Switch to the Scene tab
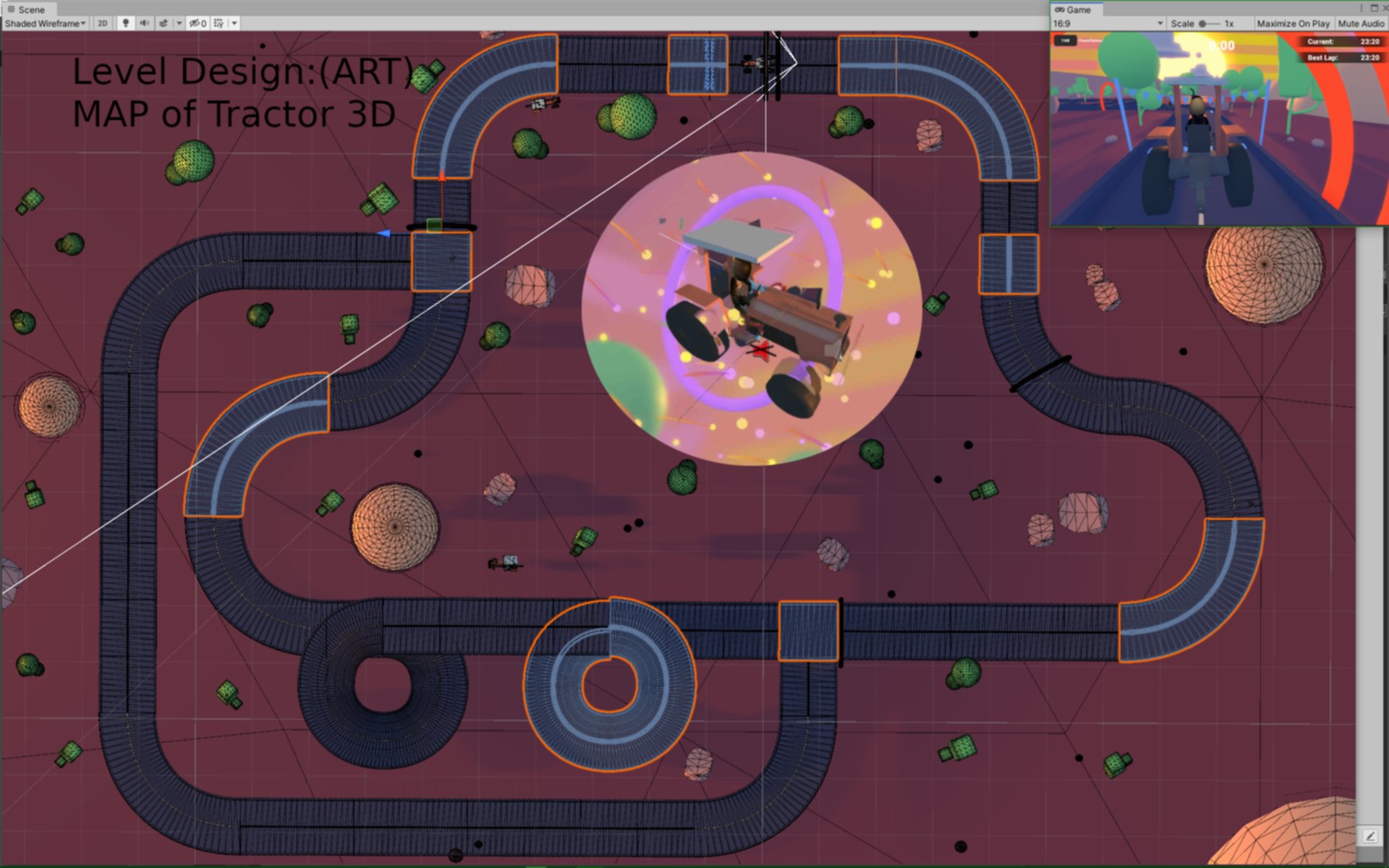Image resolution: width=1389 pixels, height=868 pixels. (x=32, y=9)
